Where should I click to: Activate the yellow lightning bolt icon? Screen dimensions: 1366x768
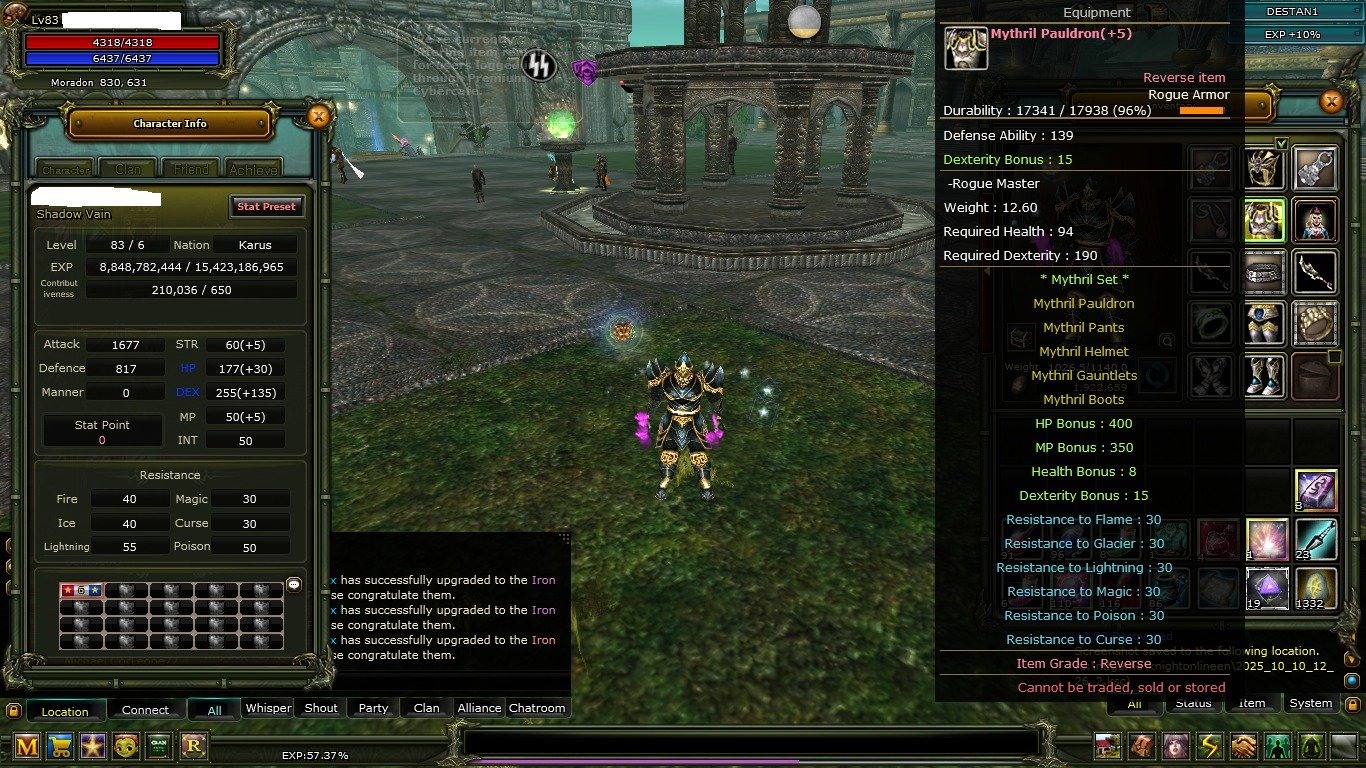1210,746
